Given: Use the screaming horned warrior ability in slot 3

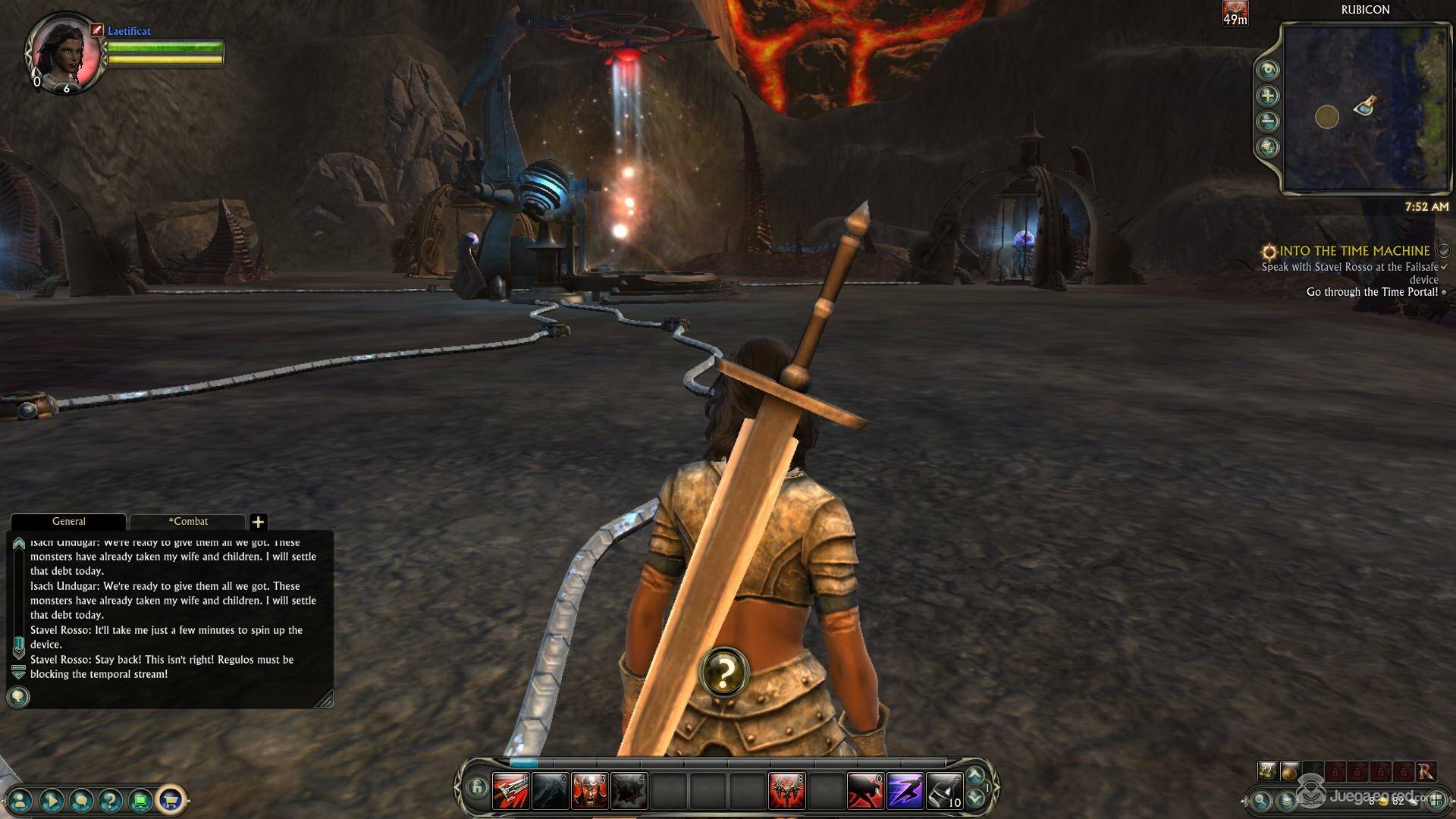Looking at the screenshot, I should click(x=590, y=792).
